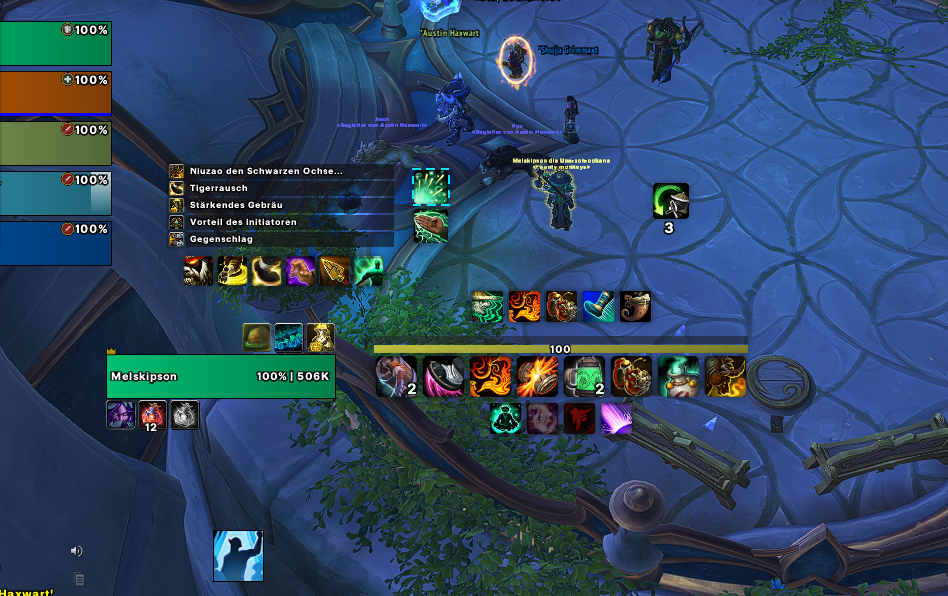Activate the glowing green sparks proc icon

pyautogui.click(x=431, y=187)
